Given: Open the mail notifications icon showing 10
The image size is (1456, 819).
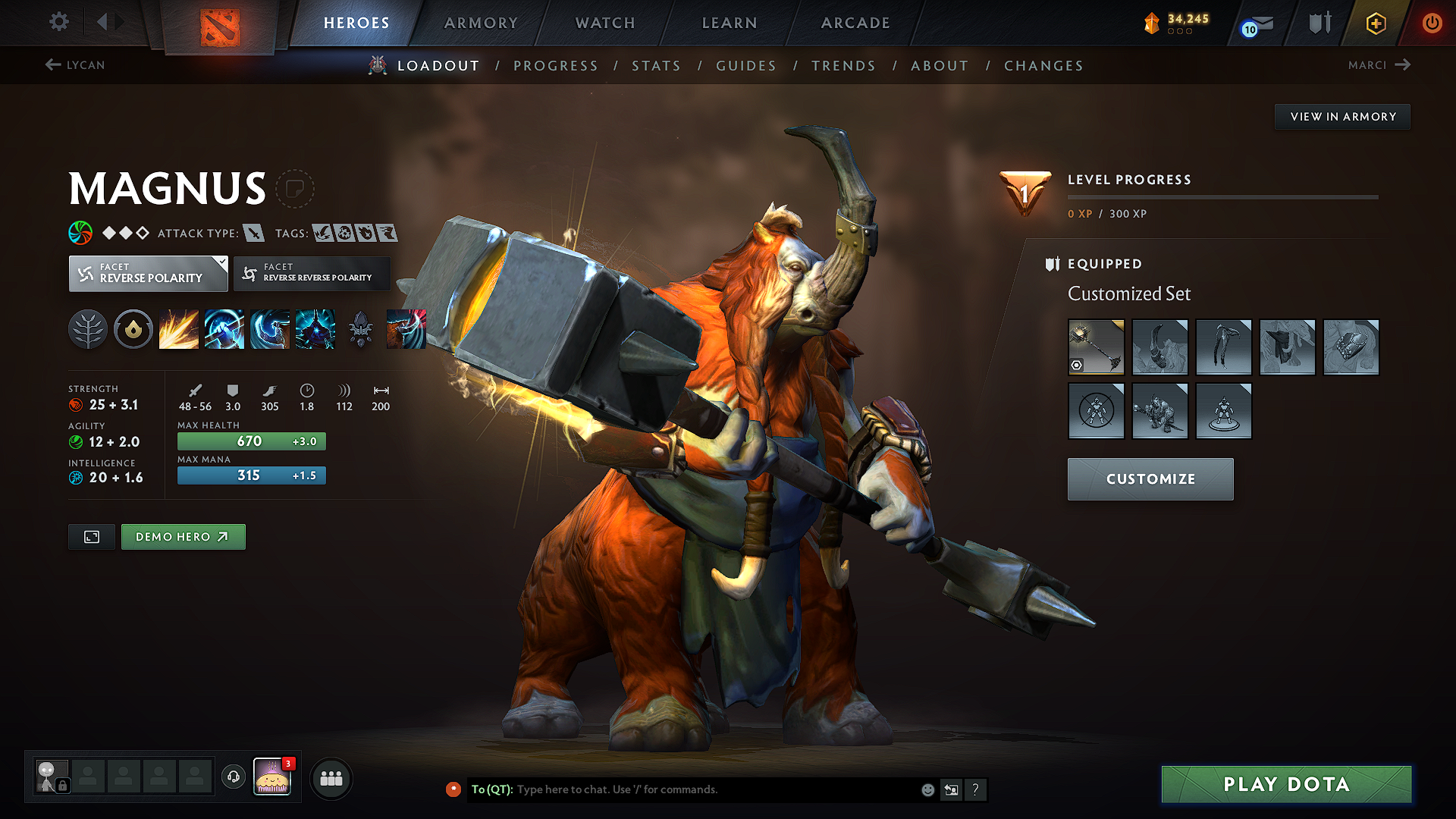Looking at the screenshot, I should point(1255,24).
